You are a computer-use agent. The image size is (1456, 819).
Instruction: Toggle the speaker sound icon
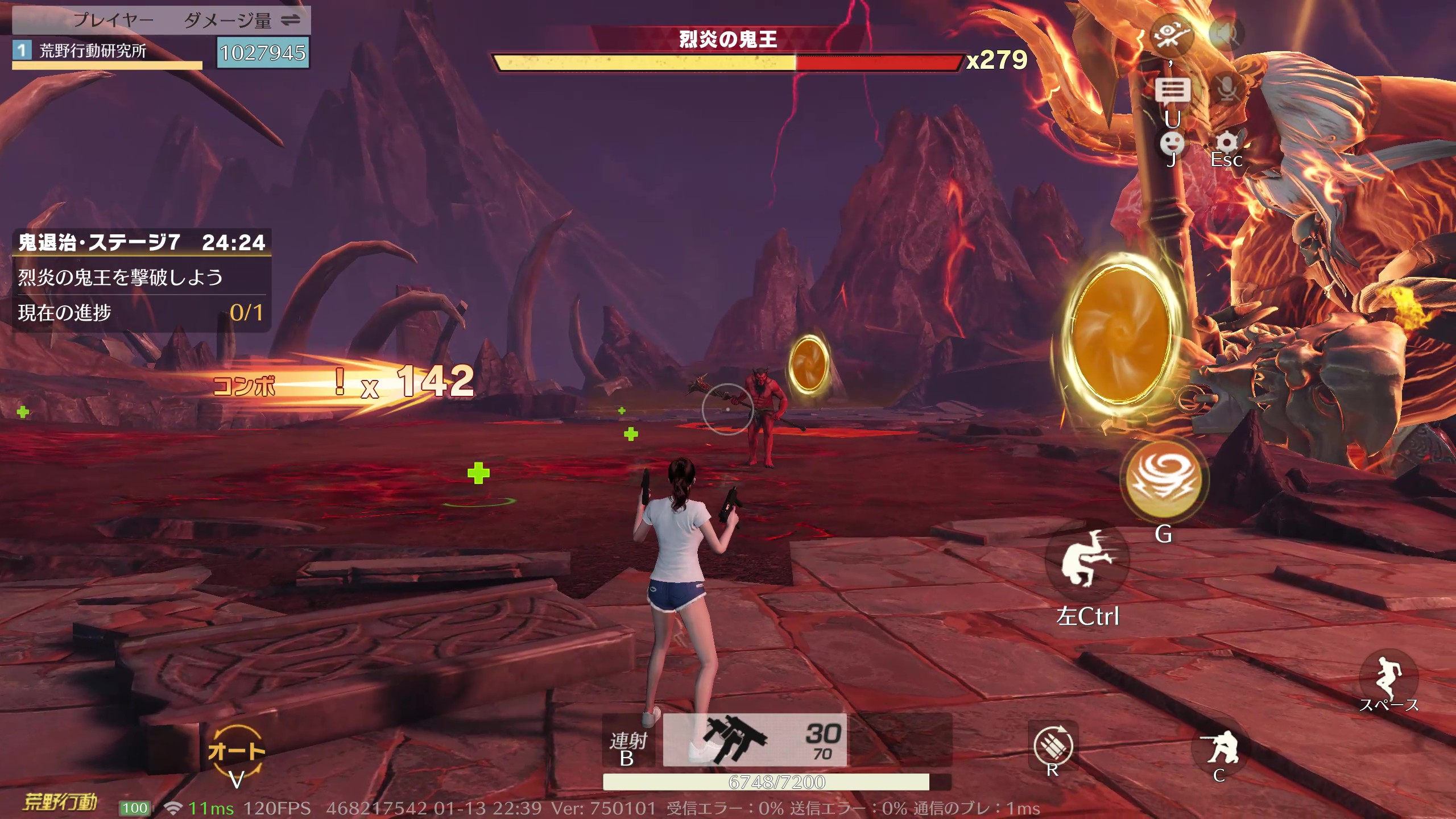[x=1226, y=34]
